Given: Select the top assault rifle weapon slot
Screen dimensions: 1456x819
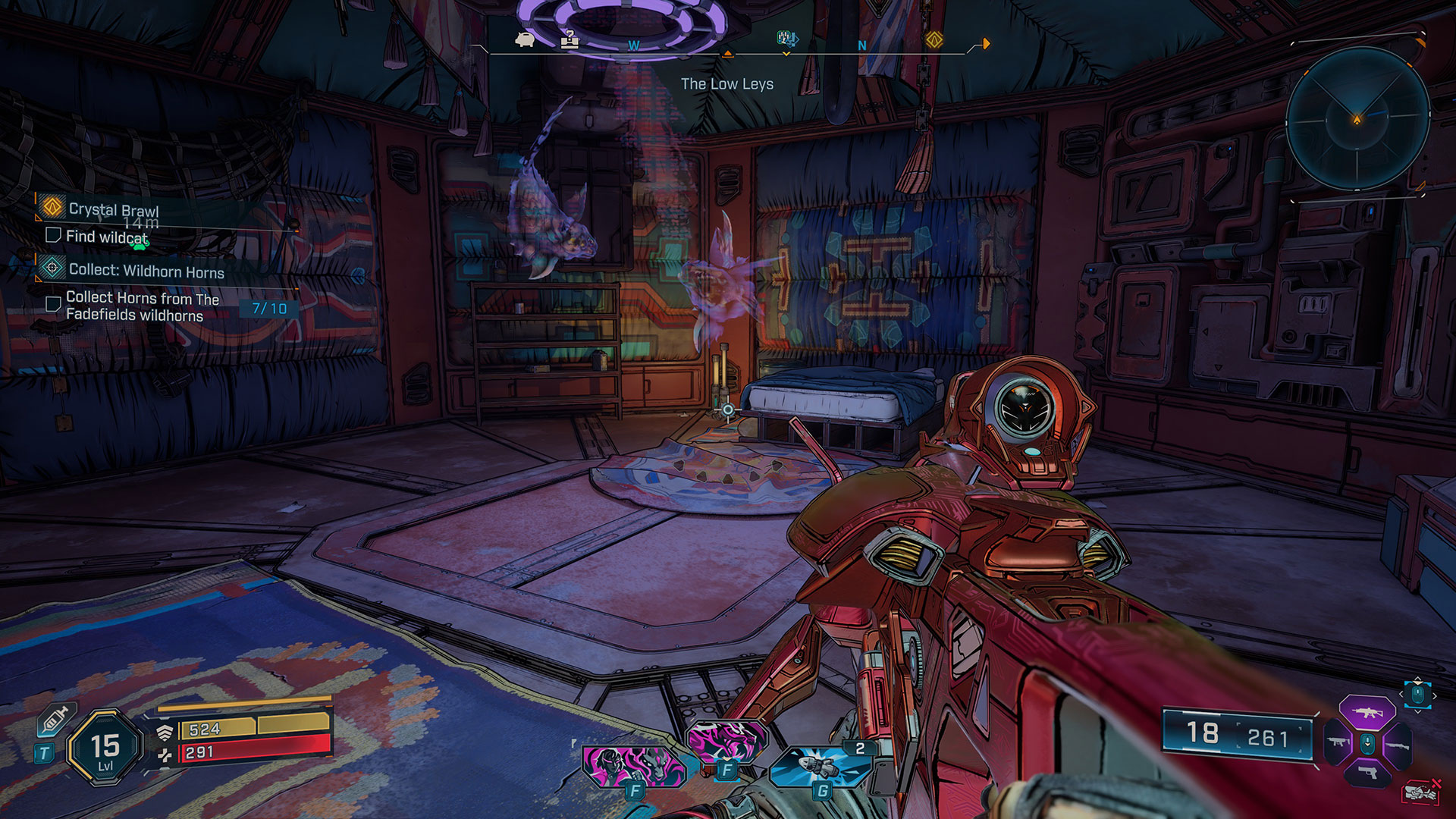Looking at the screenshot, I should tap(1367, 712).
